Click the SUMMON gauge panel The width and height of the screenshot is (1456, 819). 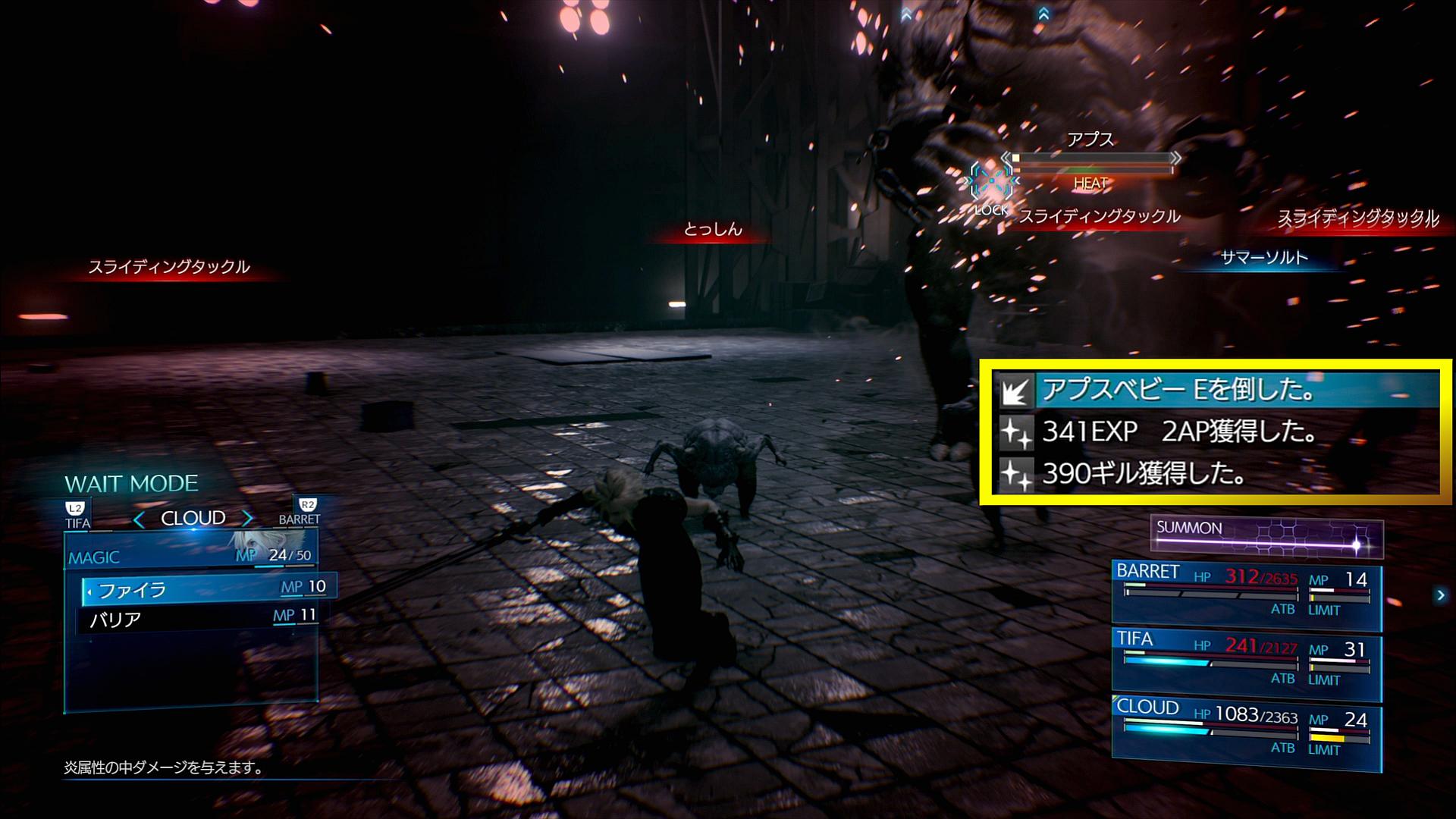pos(1266,535)
